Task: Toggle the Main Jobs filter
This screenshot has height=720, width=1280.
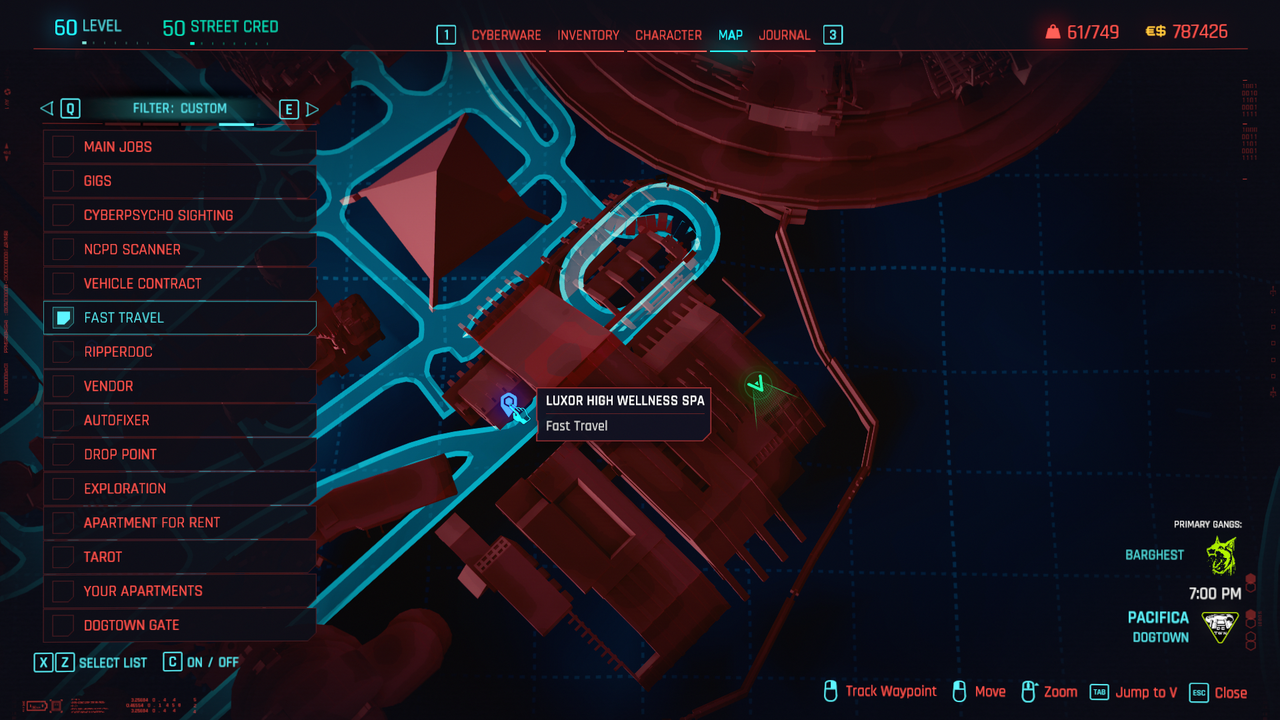Action: 63,147
